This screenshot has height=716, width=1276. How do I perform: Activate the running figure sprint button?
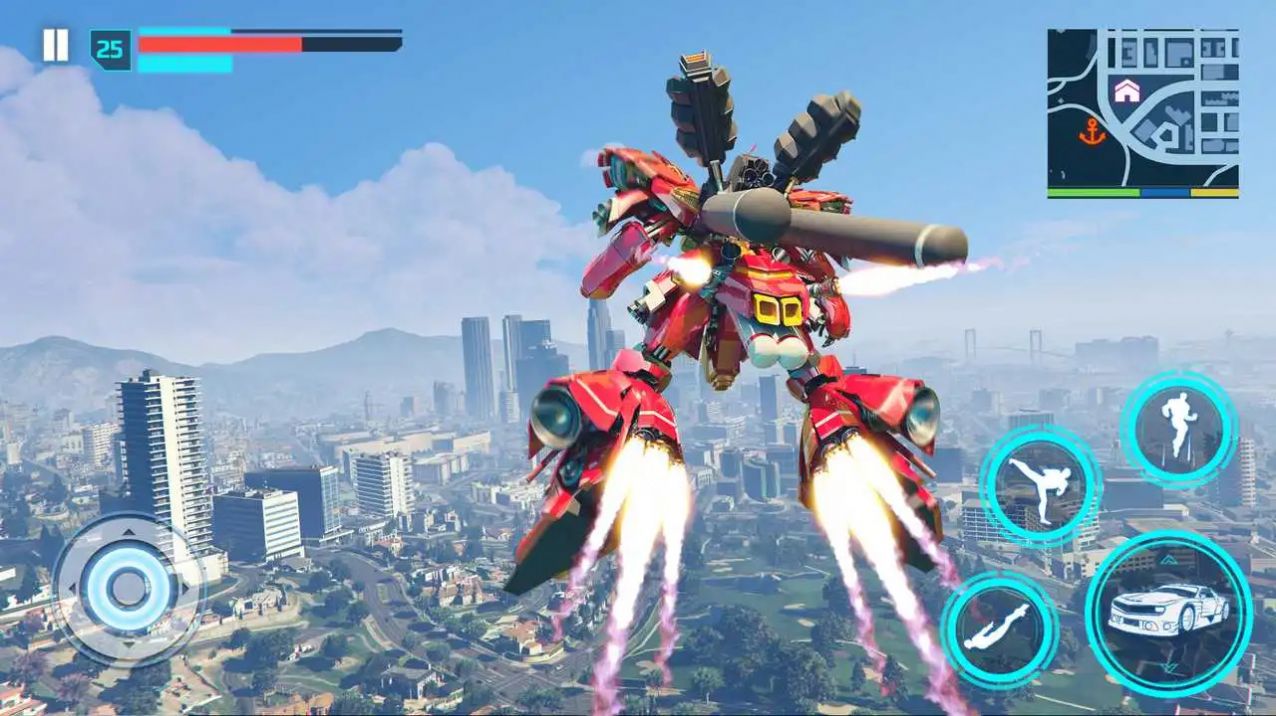[1179, 429]
